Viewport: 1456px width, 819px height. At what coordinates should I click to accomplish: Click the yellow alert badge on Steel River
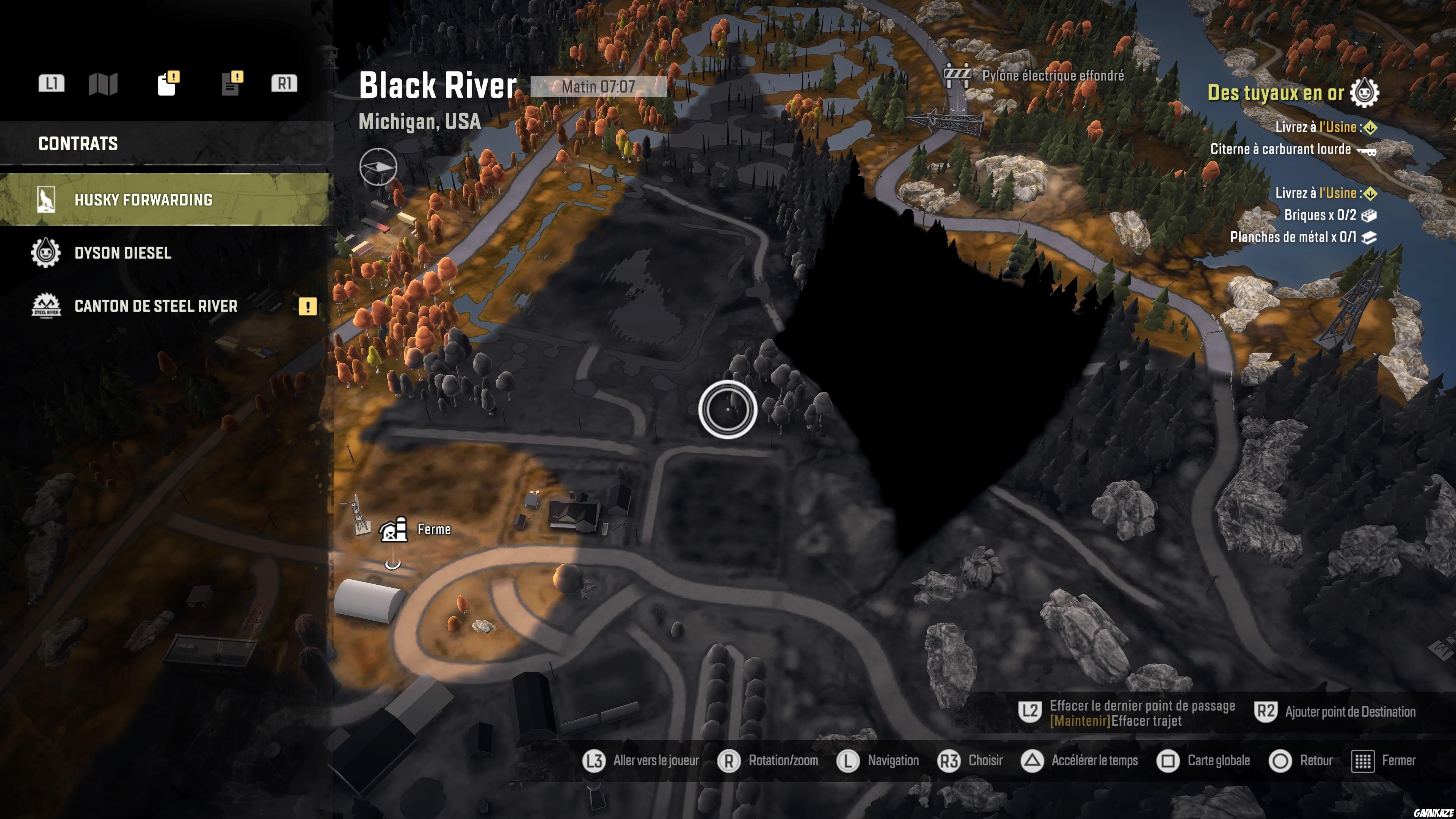[308, 307]
